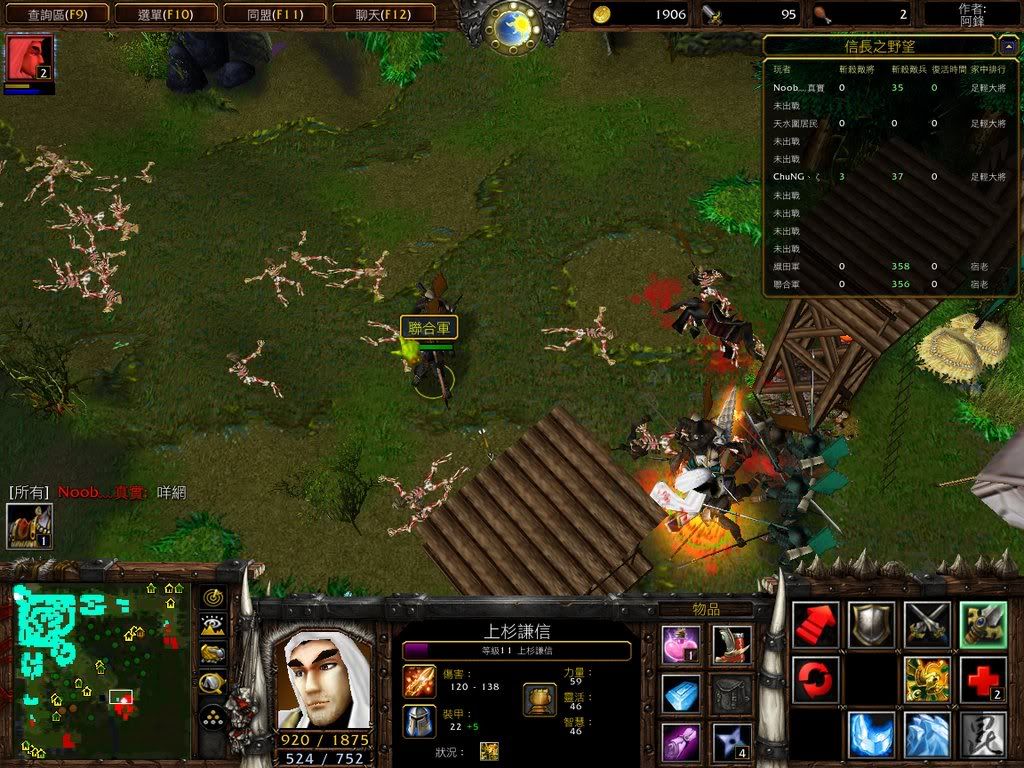Open the 聊天 (F12) chat menu

click(x=382, y=14)
